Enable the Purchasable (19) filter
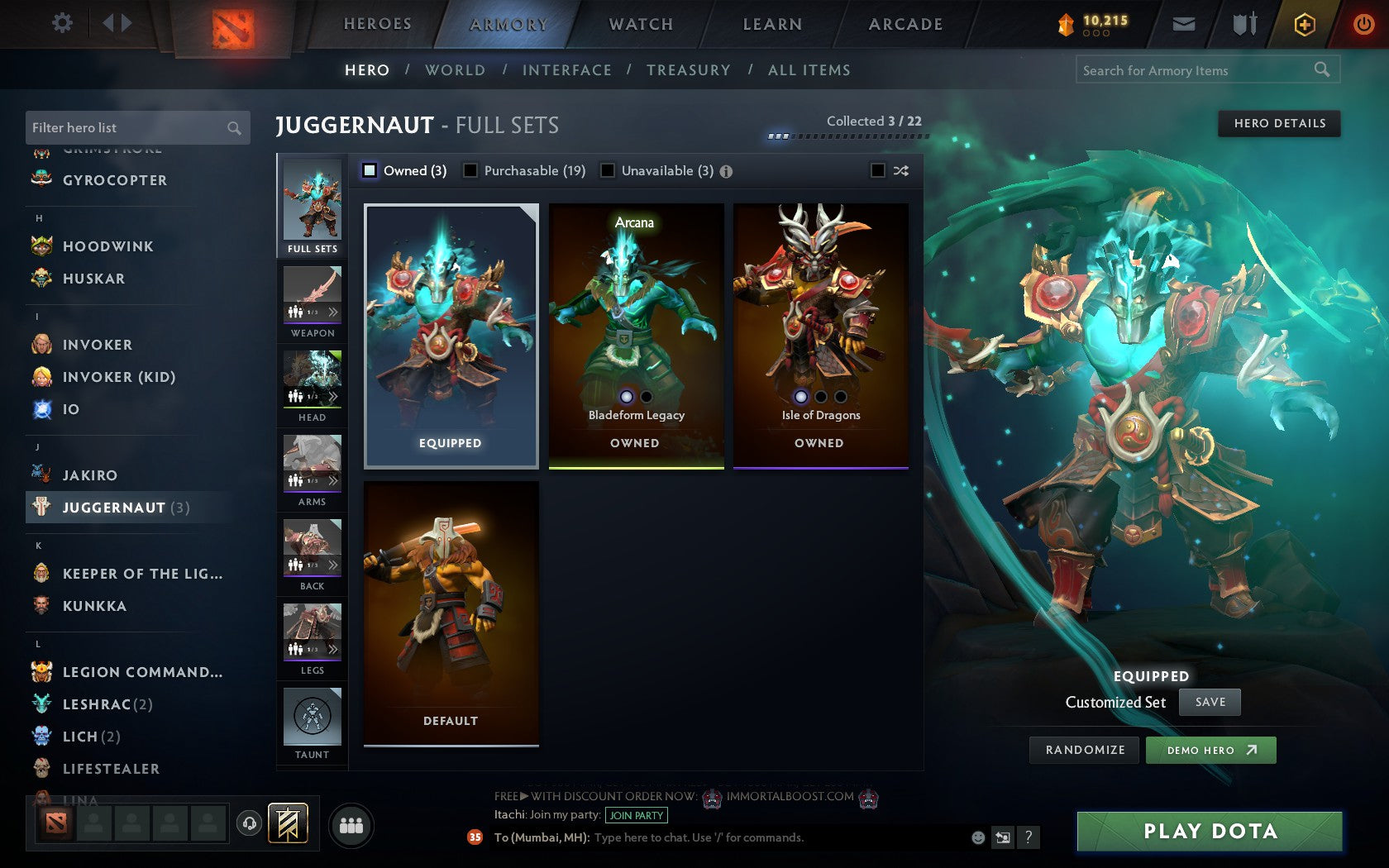The width and height of the screenshot is (1389, 868). (471, 170)
